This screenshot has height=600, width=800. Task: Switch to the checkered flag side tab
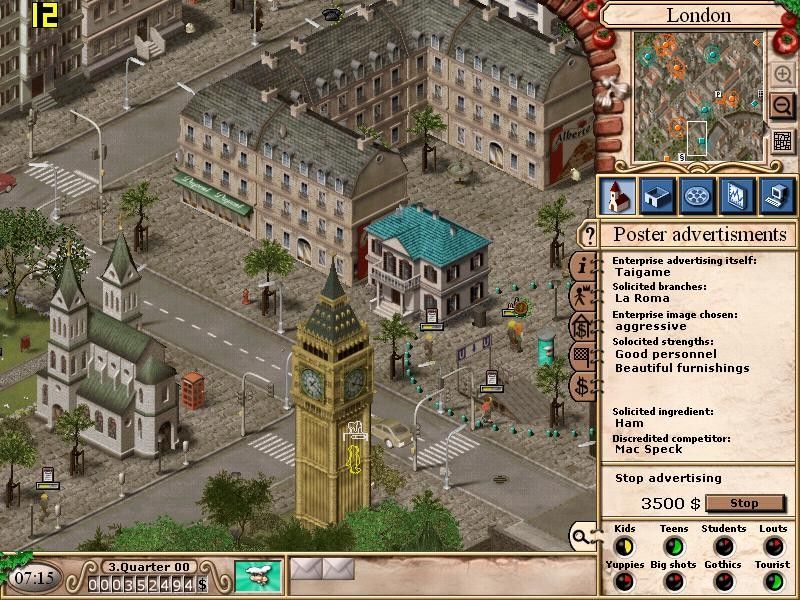pos(581,357)
